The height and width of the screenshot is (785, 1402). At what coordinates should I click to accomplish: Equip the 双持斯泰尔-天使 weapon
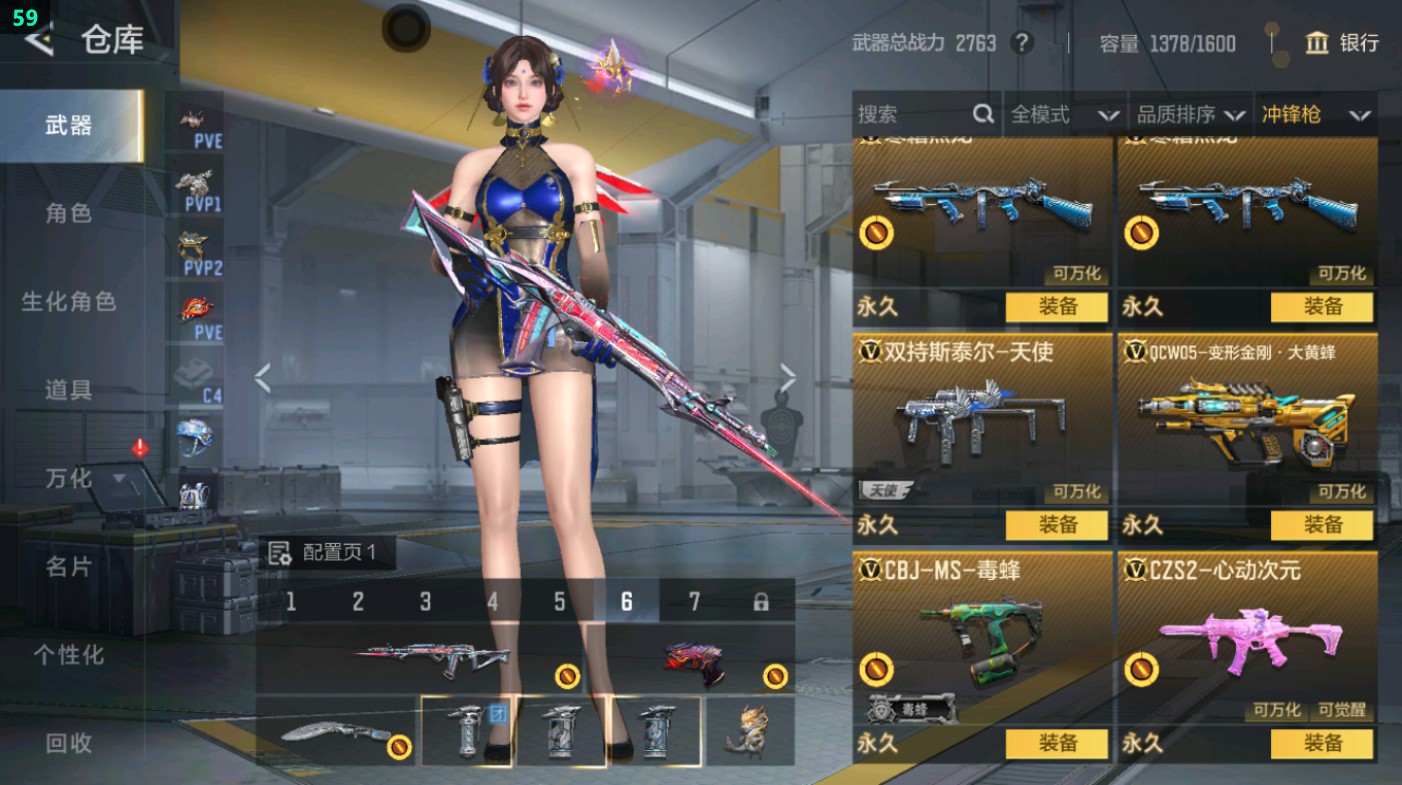click(1057, 525)
